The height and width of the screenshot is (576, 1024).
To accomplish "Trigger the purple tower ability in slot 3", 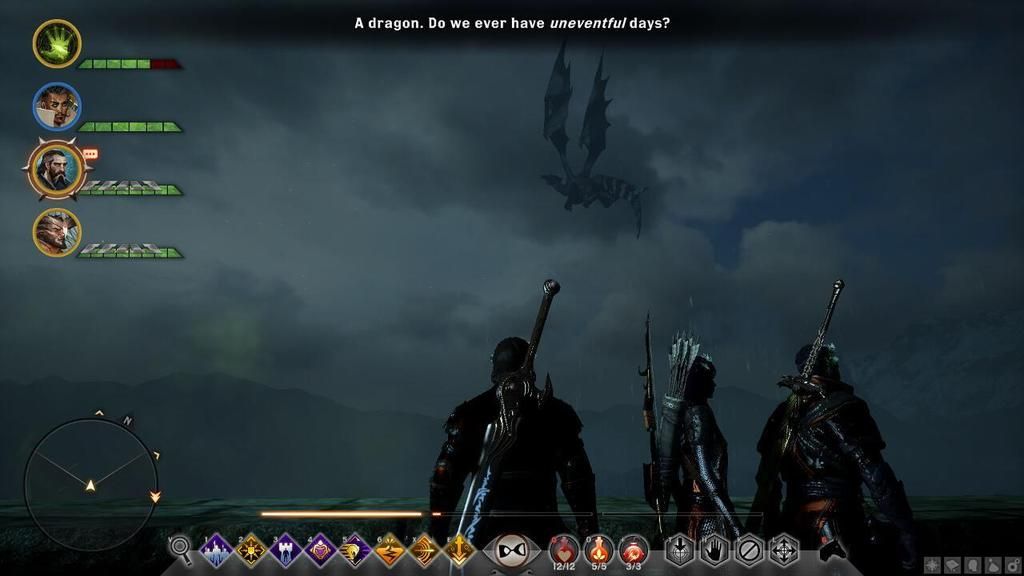I will [286, 550].
